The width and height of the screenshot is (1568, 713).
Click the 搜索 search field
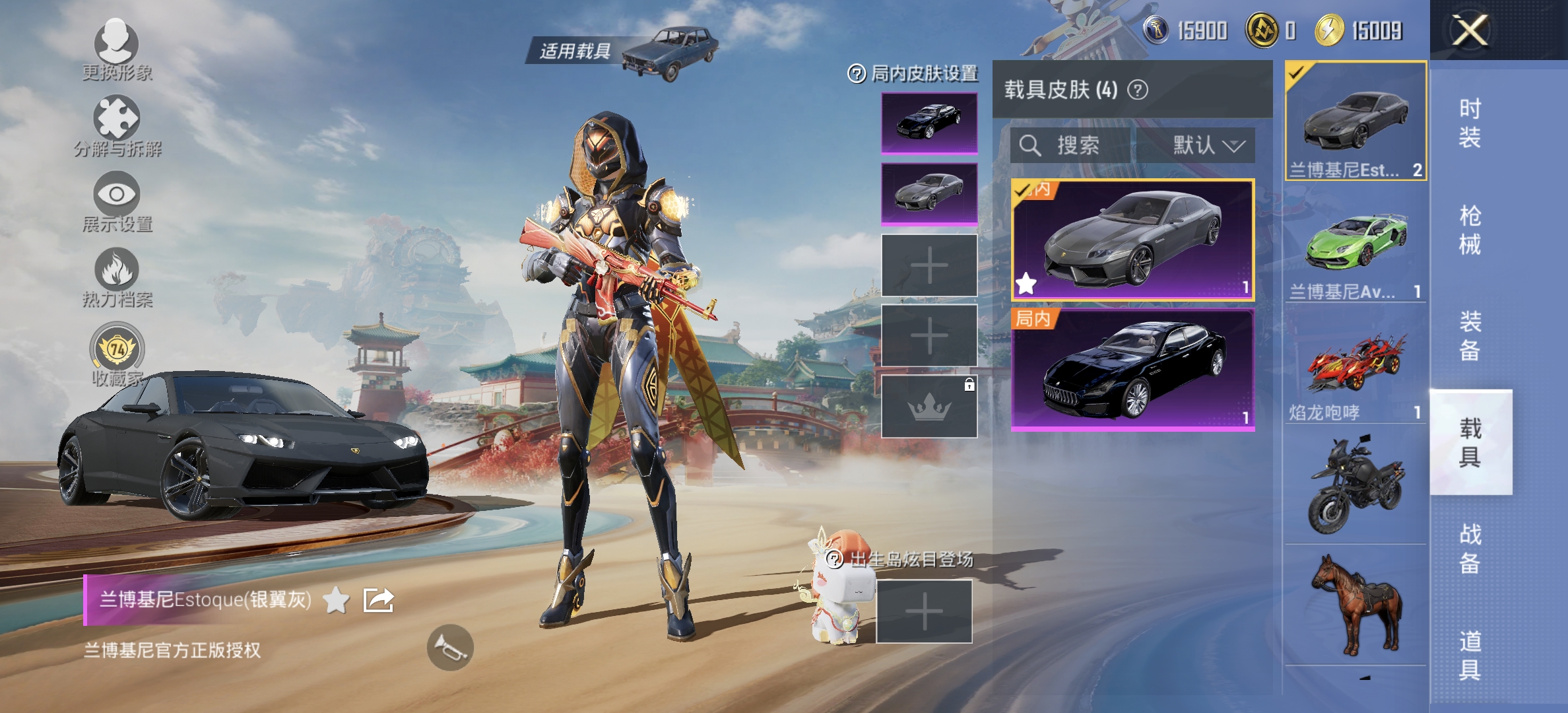point(1077,145)
